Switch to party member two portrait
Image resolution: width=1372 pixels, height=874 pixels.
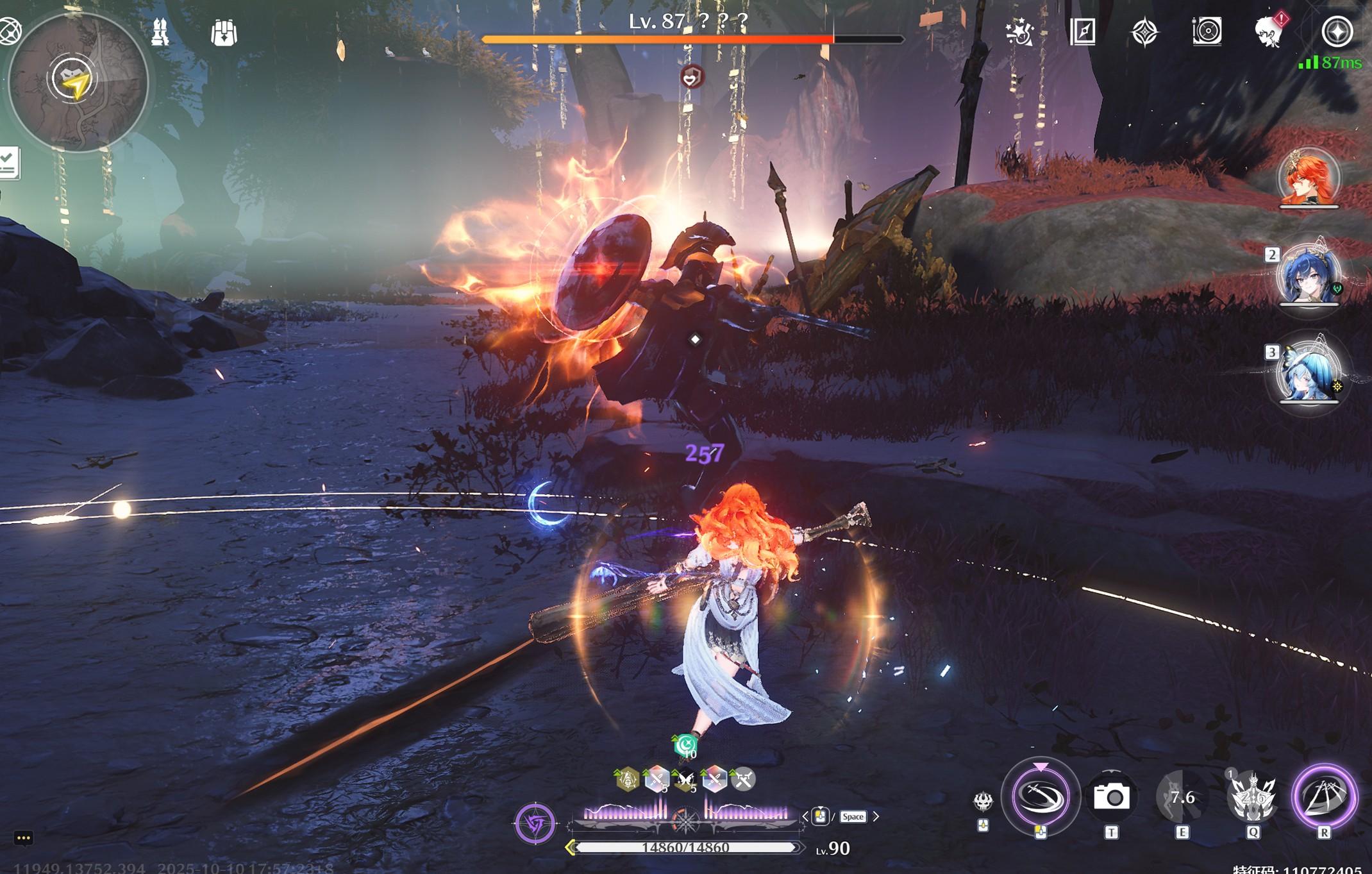[1309, 276]
